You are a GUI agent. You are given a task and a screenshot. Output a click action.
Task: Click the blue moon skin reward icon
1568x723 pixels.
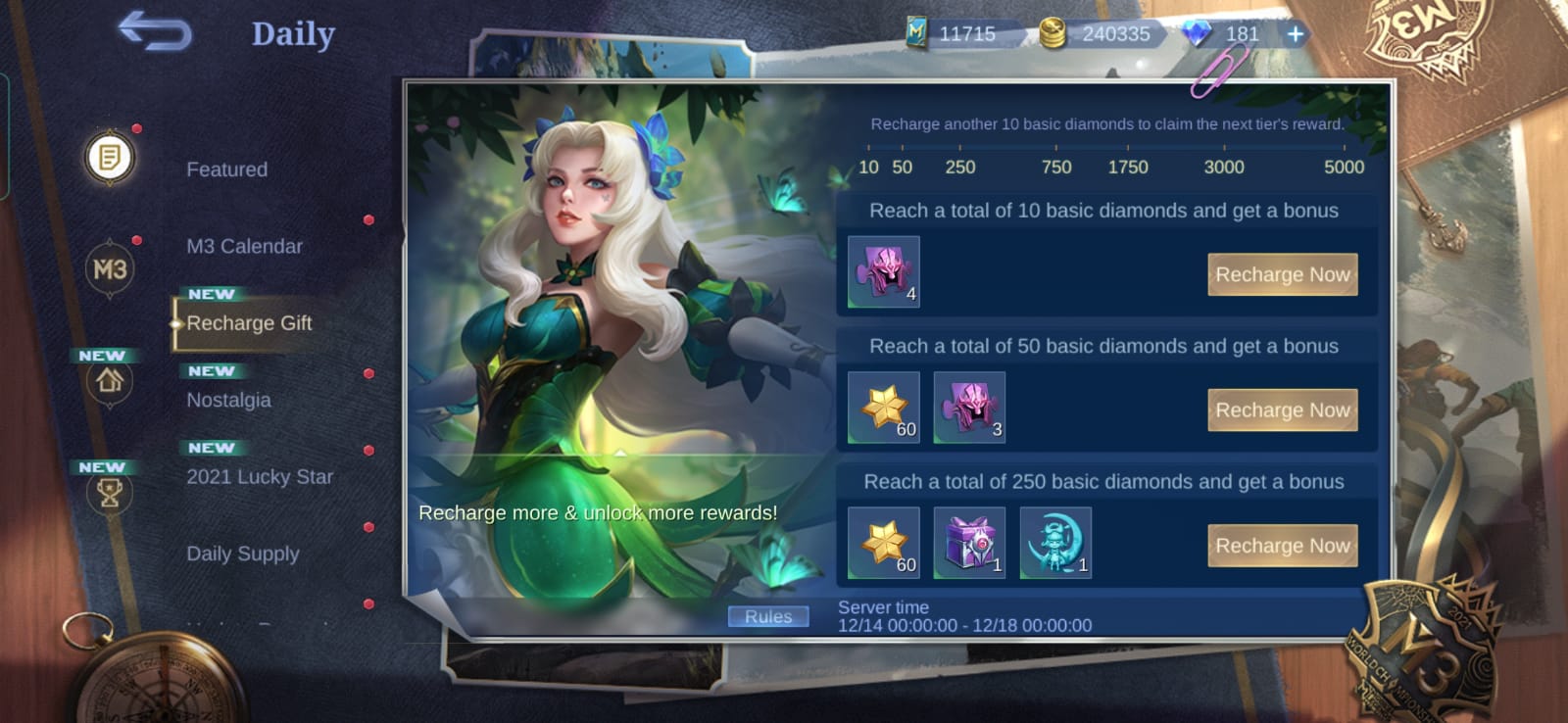click(x=1055, y=545)
